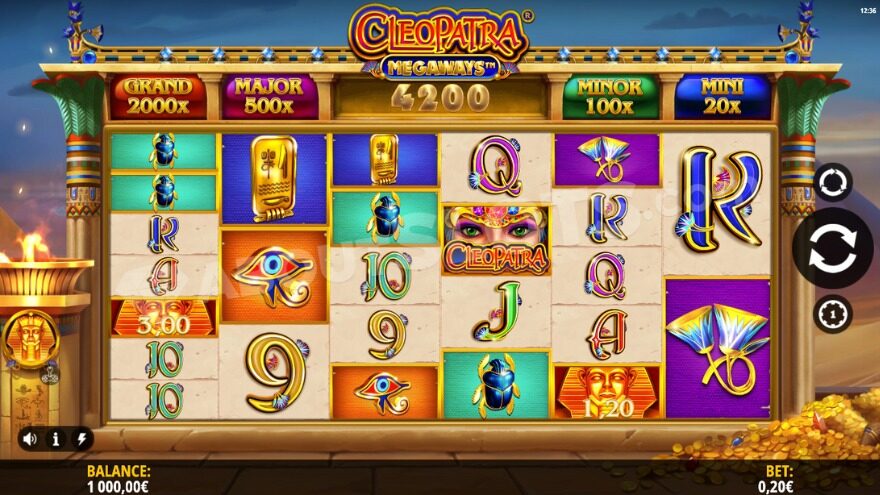880x495 pixels.
Task: Open the game info page
Action: (x=55, y=438)
